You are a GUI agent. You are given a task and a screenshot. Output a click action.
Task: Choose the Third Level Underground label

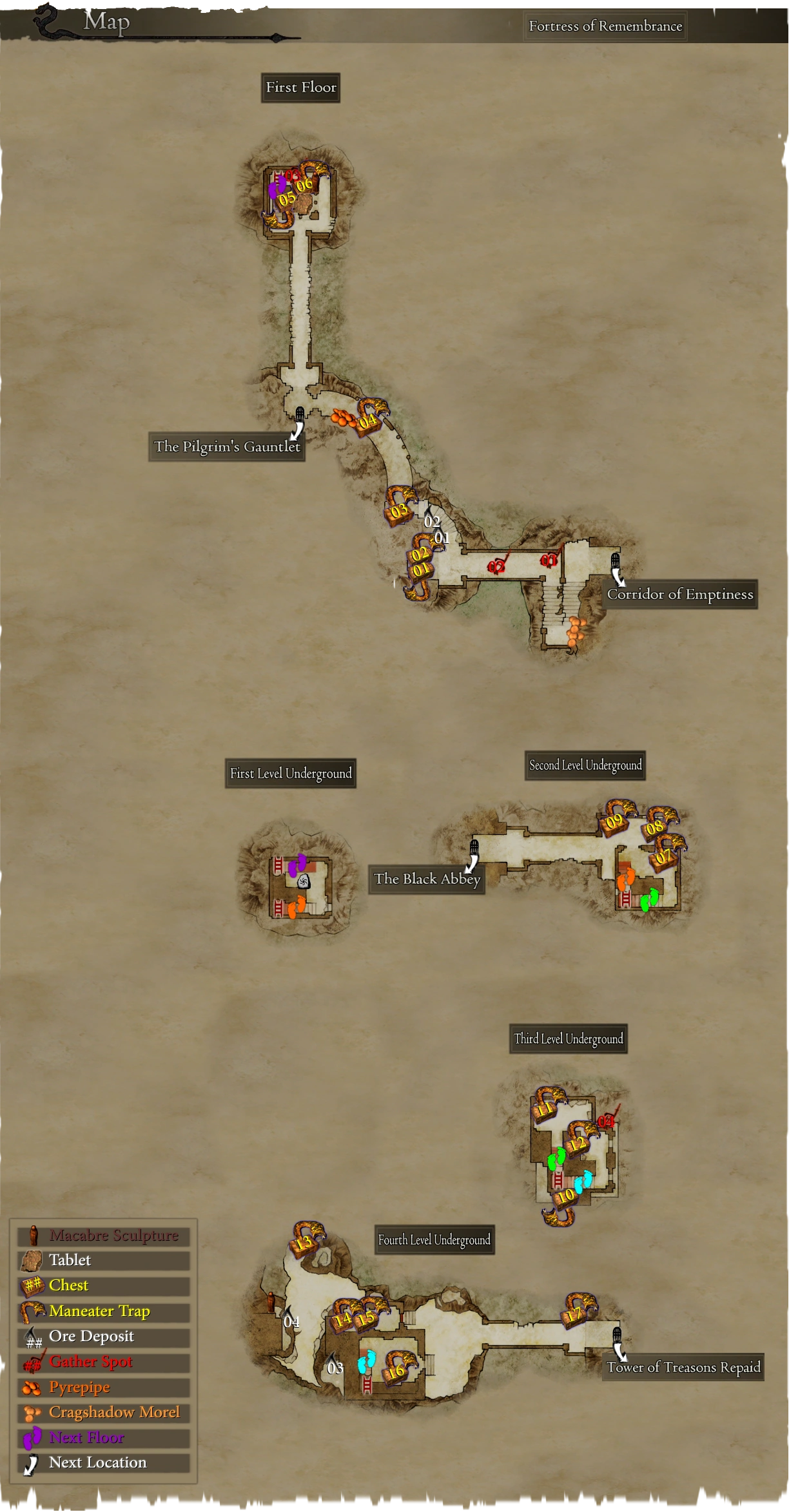pos(569,1038)
